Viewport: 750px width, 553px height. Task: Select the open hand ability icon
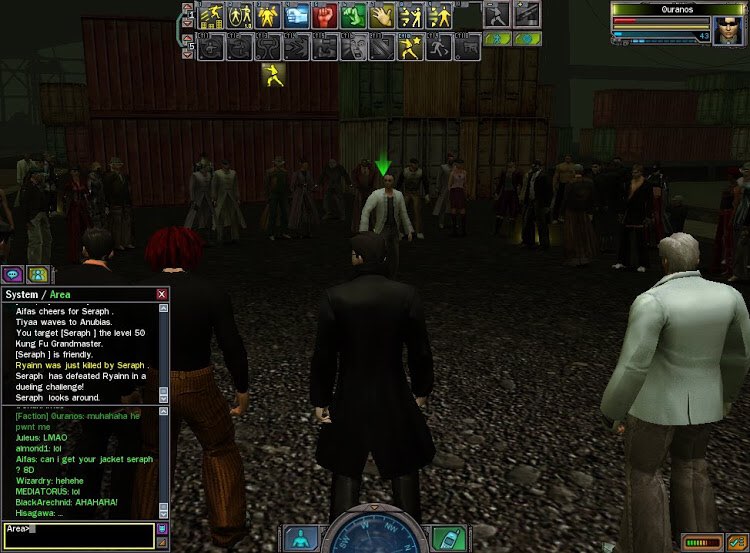(382, 16)
